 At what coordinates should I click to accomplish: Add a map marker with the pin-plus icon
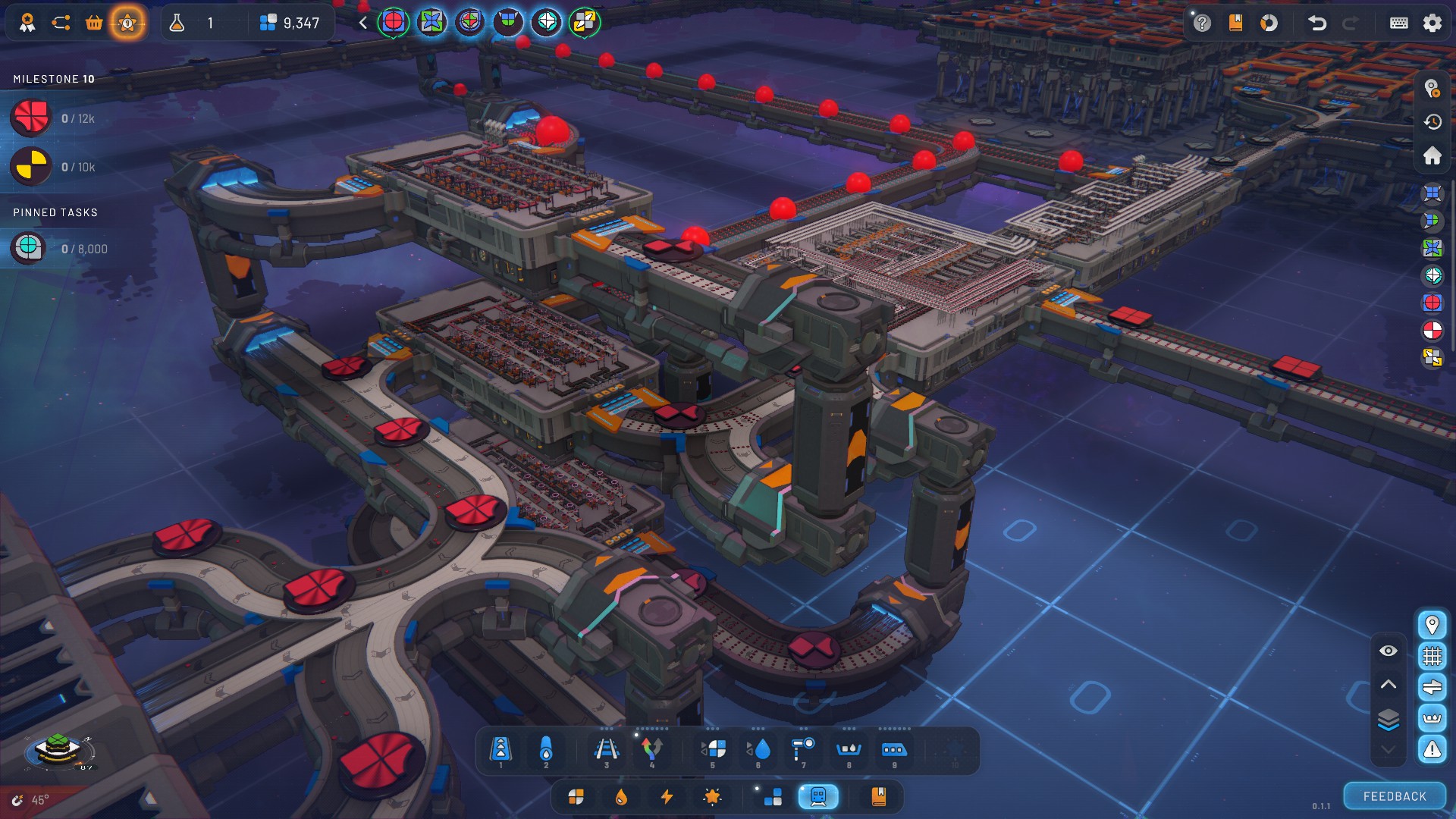click(1432, 89)
